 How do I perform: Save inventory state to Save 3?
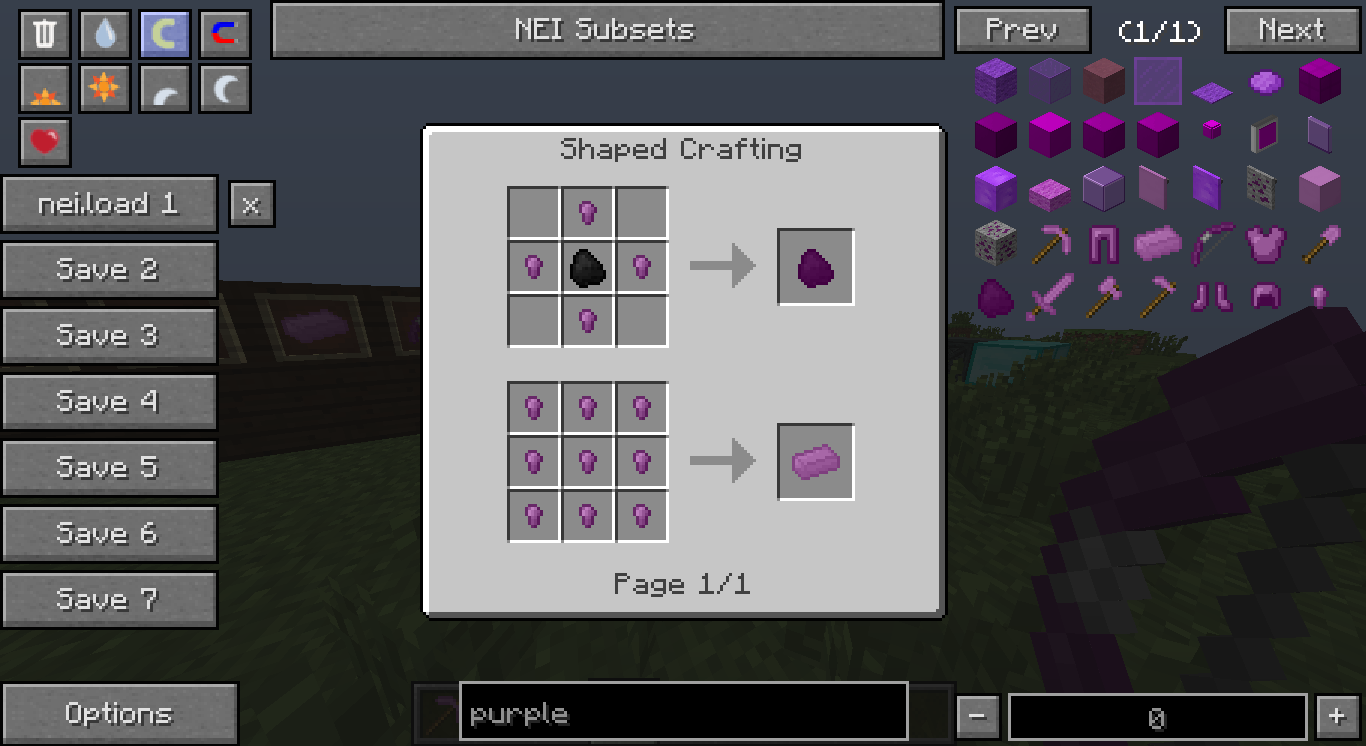coord(110,335)
